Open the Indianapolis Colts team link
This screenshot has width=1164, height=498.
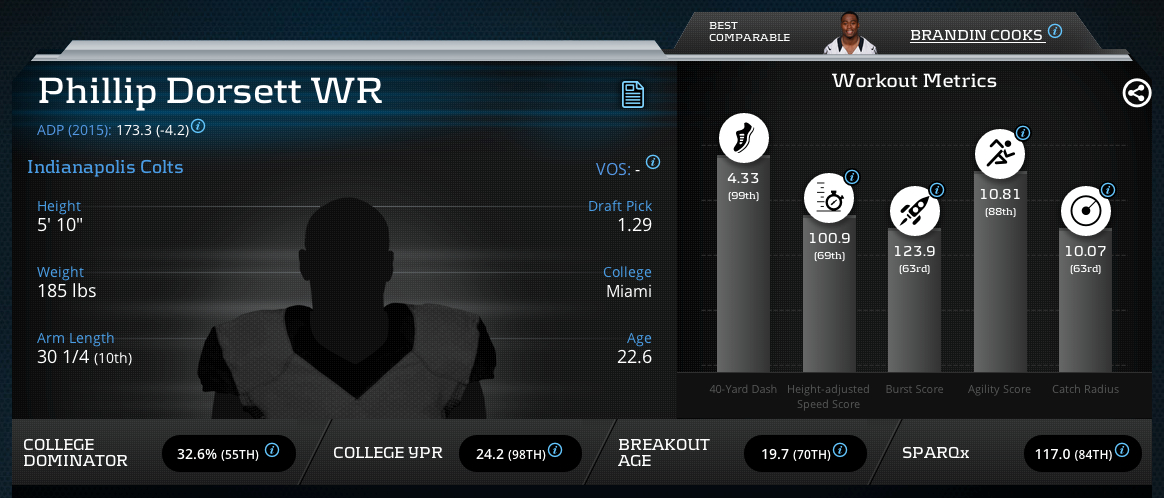point(105,167)
